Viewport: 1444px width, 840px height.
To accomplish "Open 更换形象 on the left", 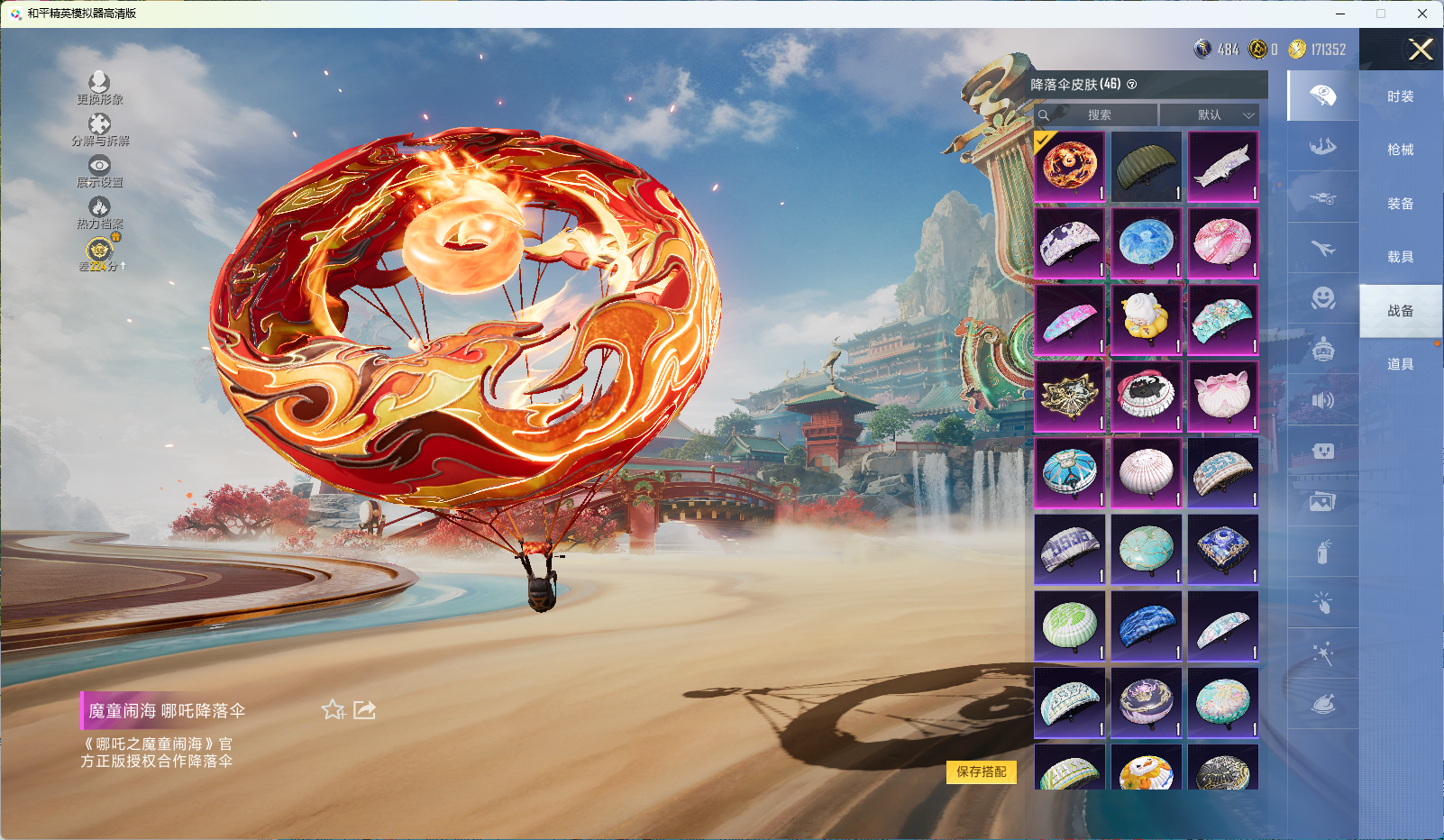I will (x=99, y=87).
